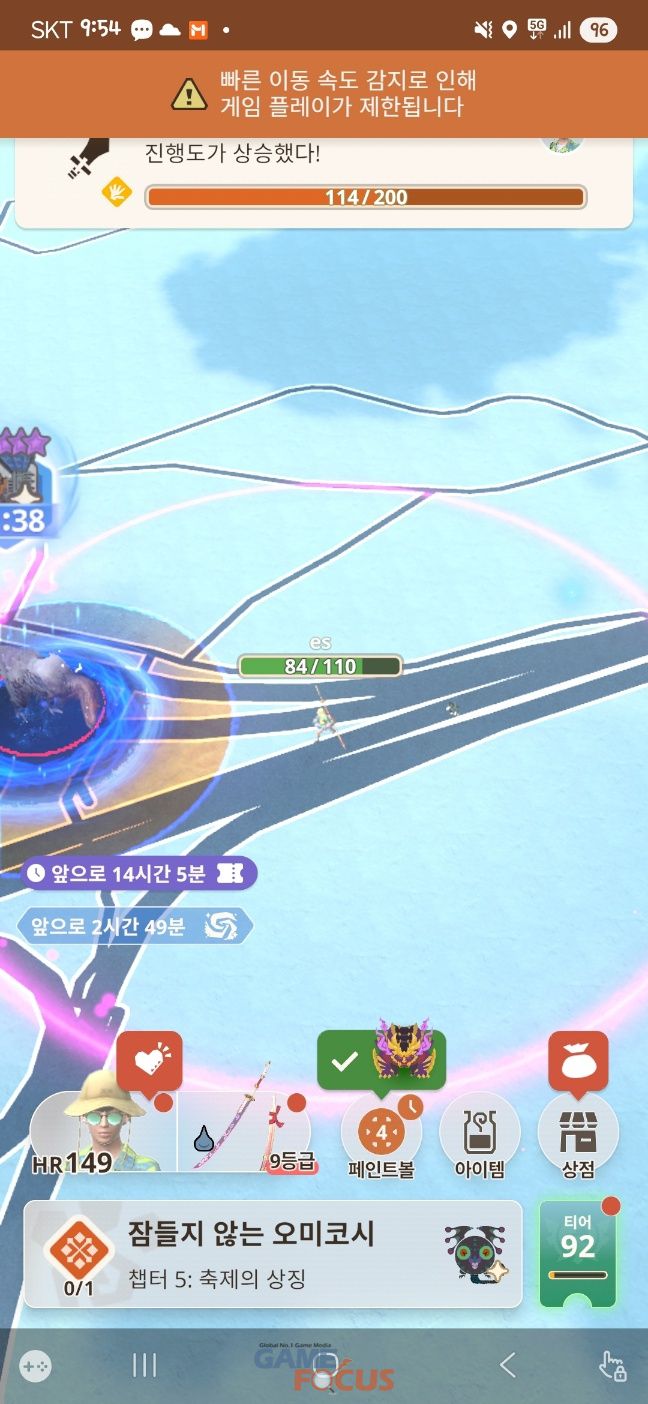Tap the heart notification bubble above avatar
This screenshot has height=1404, width=648.
[150, 1059]
